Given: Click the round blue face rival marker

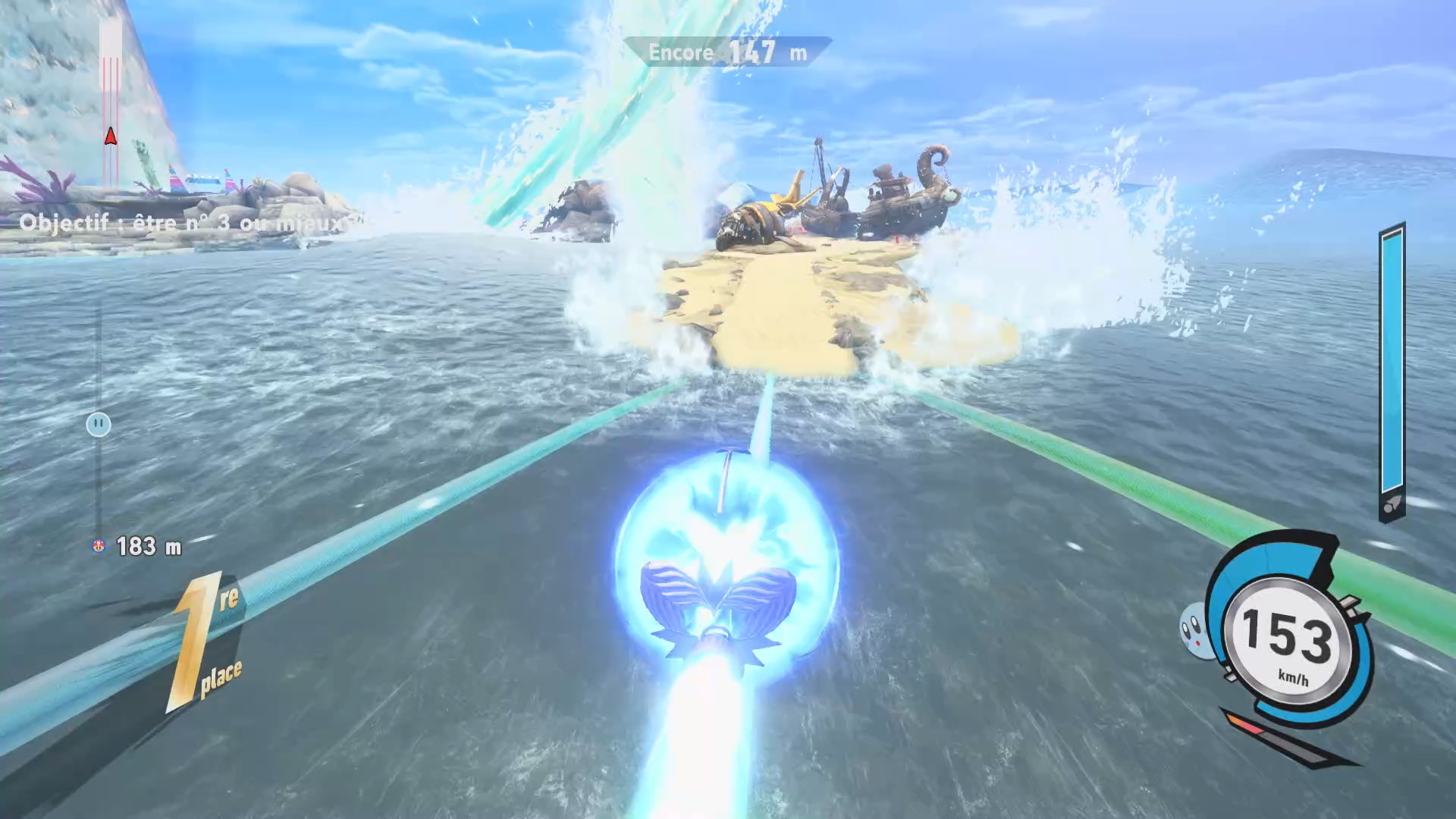Looking at the screenshot, I should point(99,424).
